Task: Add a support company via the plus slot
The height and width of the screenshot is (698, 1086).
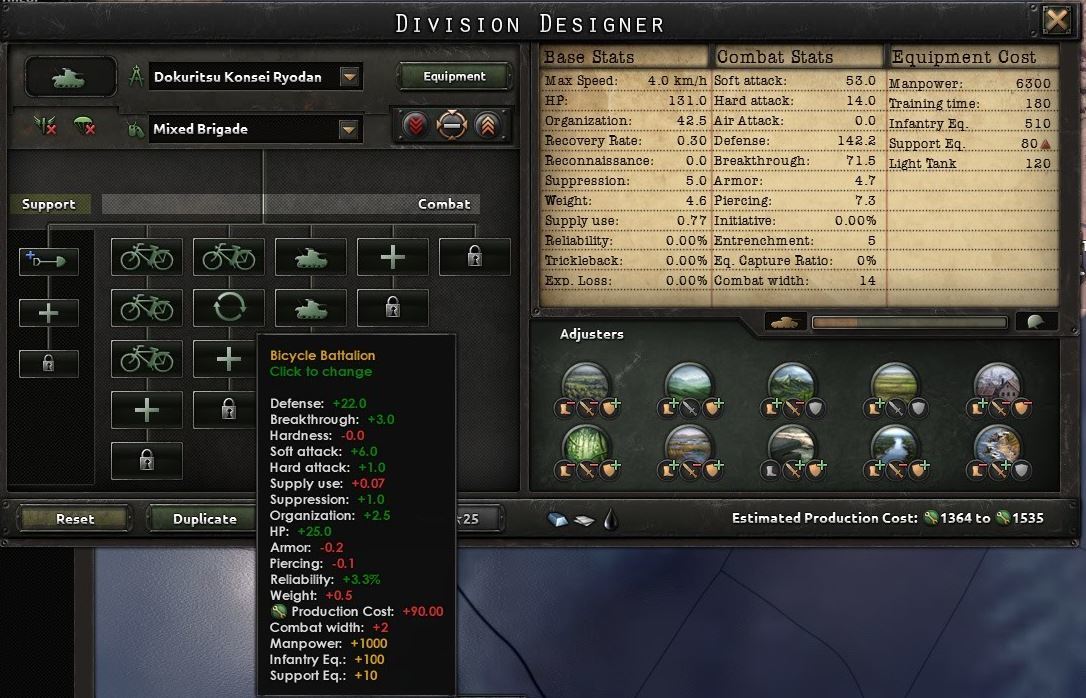Action: click(48, 312)
